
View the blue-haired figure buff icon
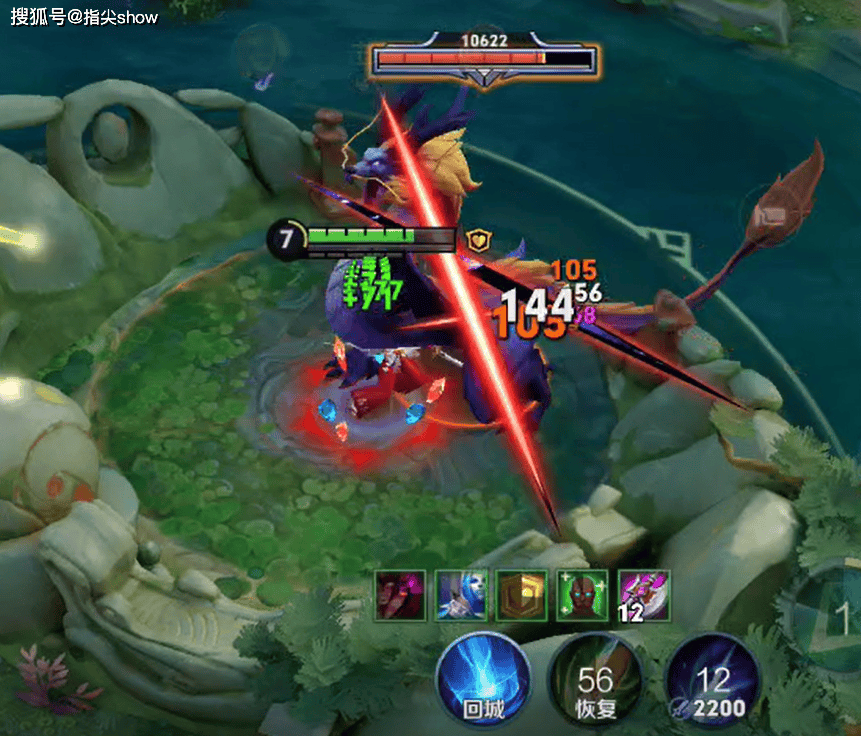461,596
